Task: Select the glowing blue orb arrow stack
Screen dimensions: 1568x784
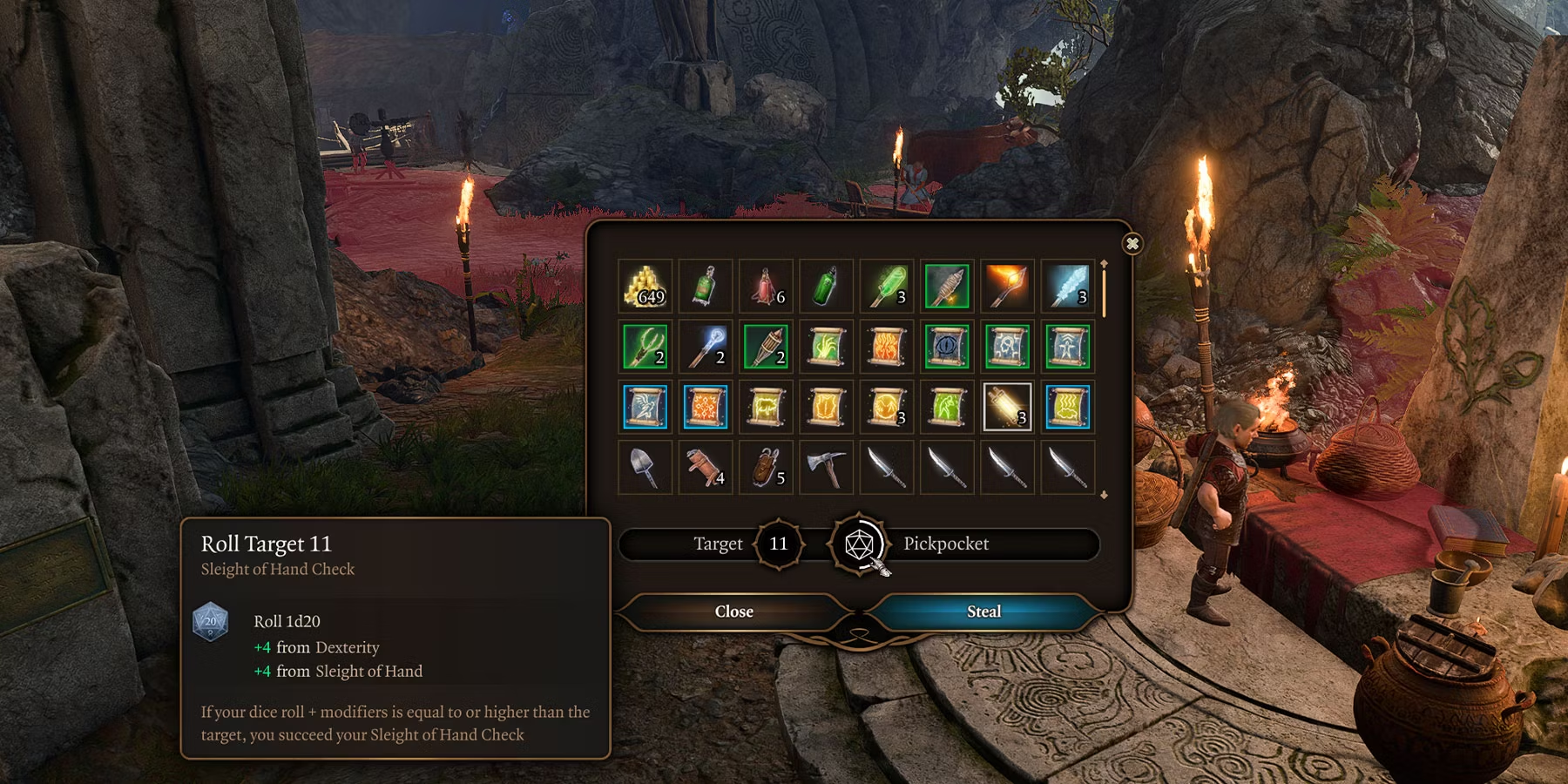Action: coord(705,346)
